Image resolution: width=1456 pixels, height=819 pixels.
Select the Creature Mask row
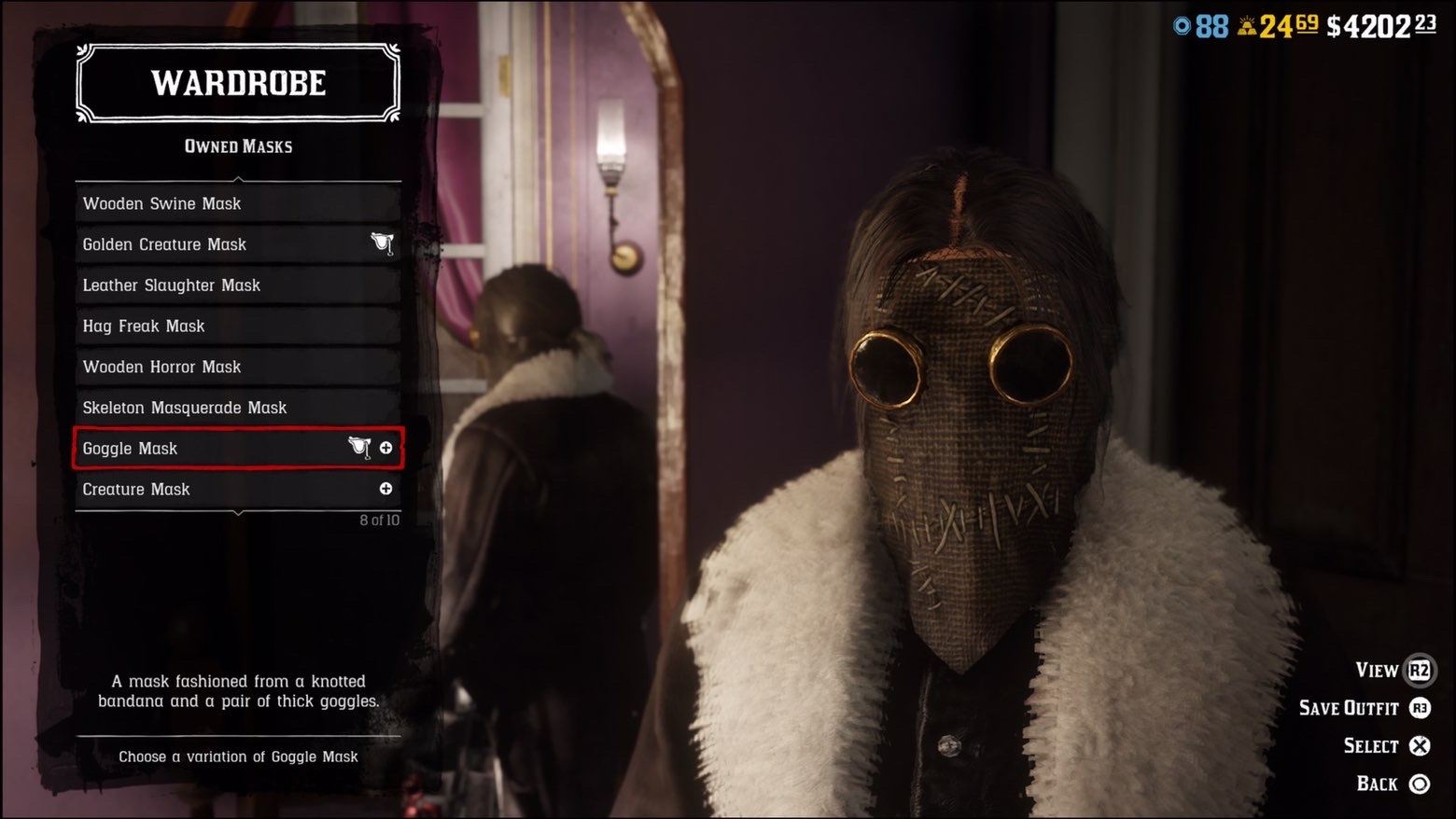(x=224, y=490)
